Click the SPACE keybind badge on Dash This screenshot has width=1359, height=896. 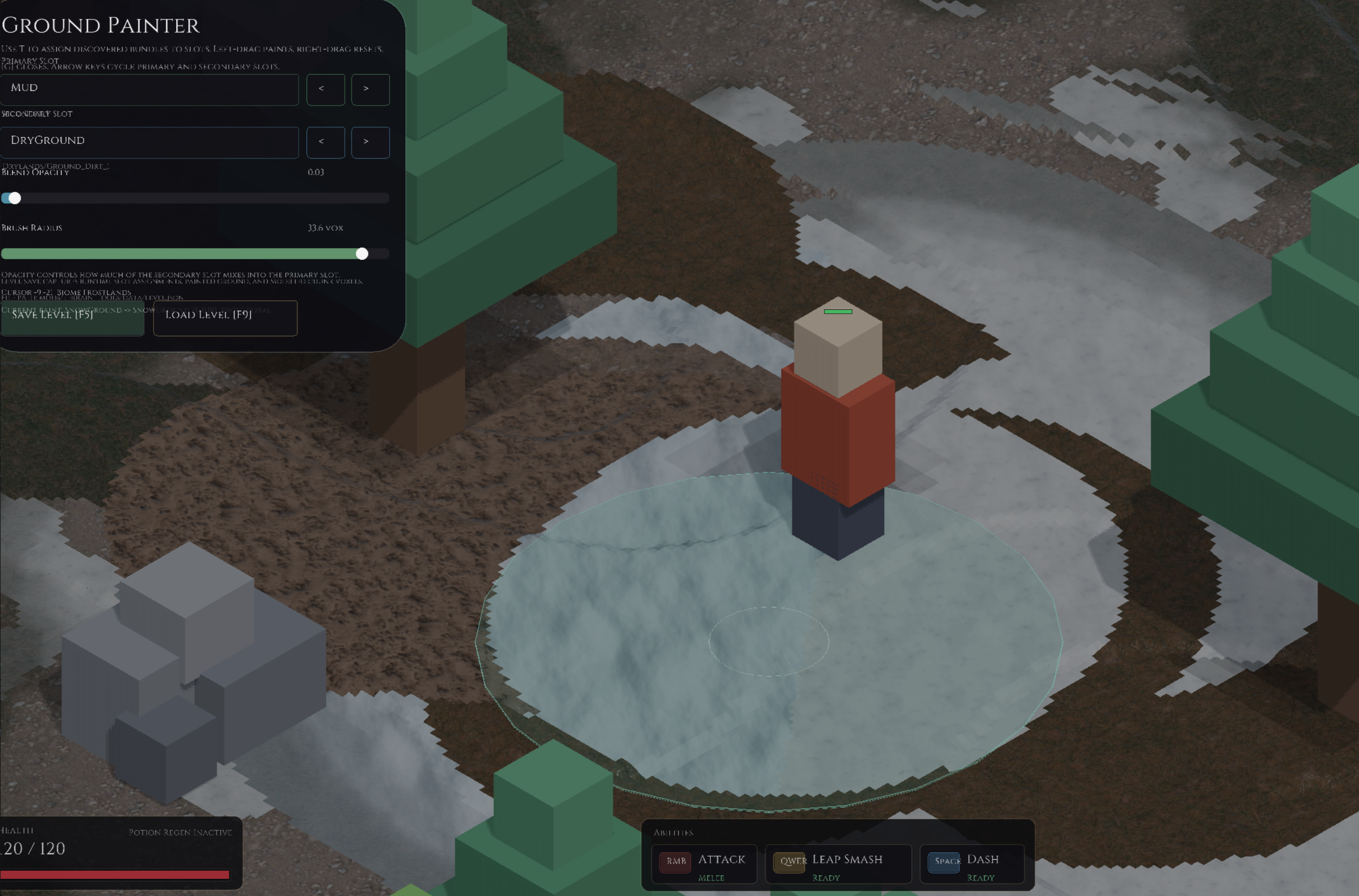[x=945, y=862]
